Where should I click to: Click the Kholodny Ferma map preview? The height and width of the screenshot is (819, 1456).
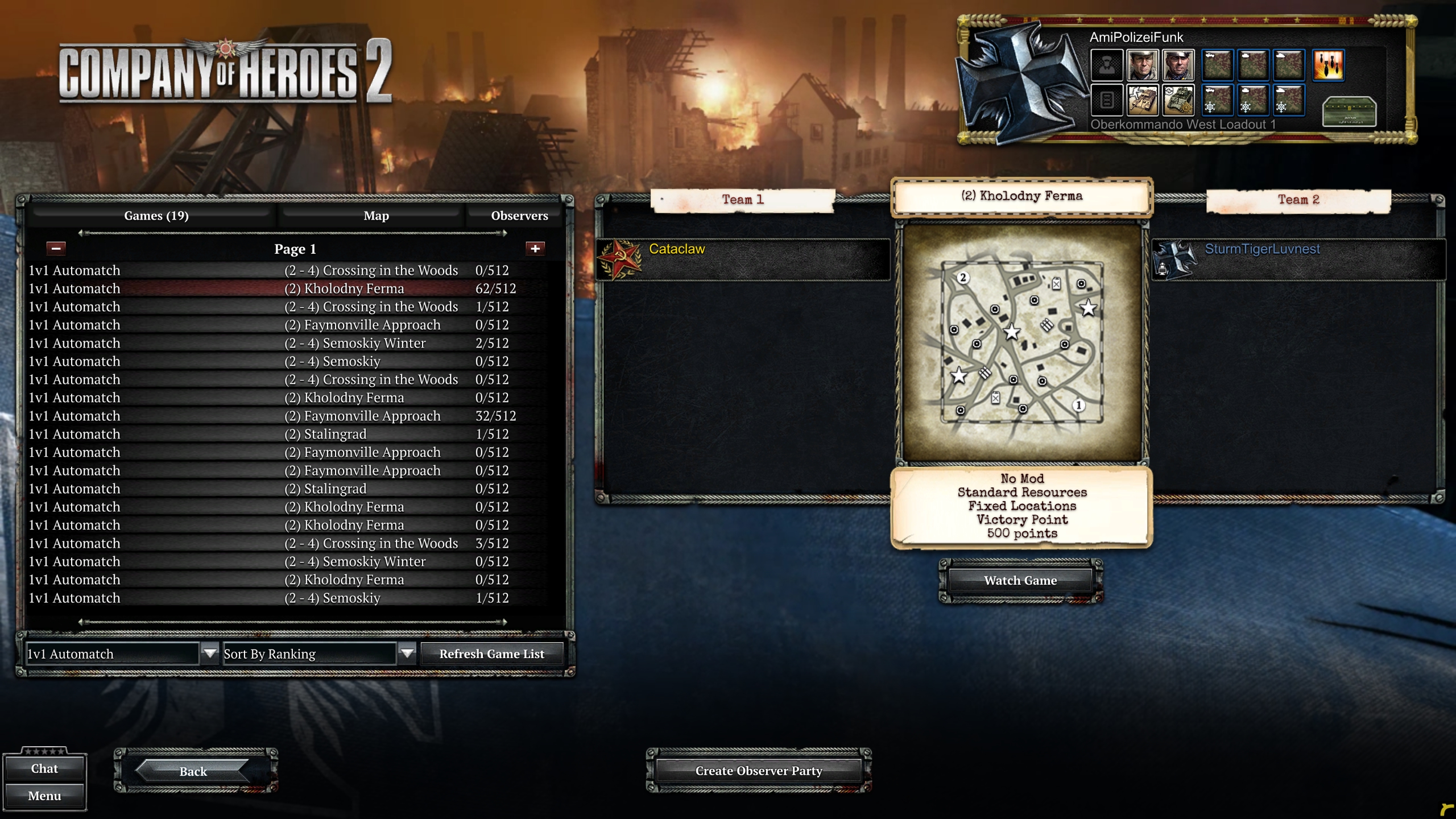[x=1022, y=342]
